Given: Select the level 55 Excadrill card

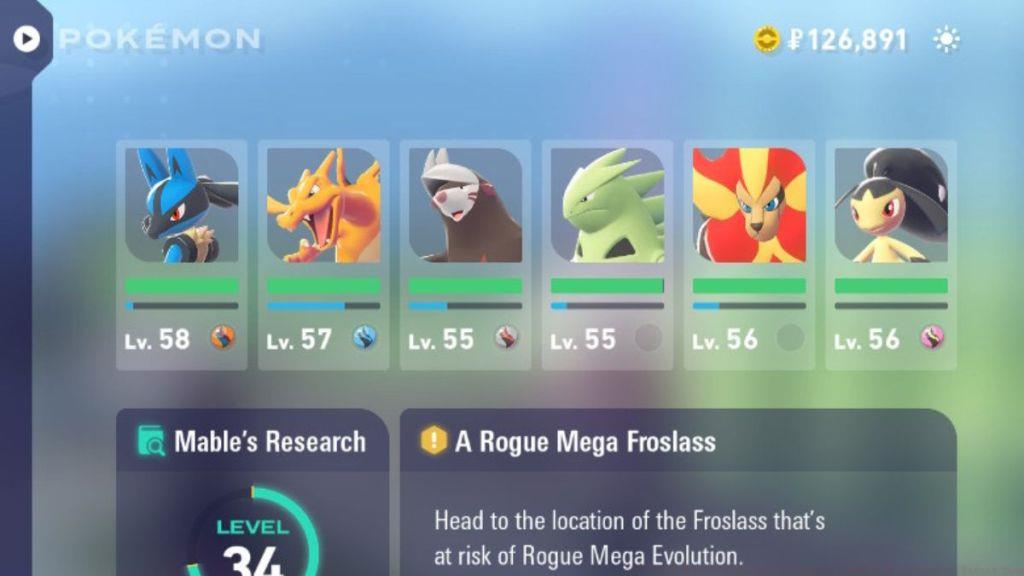Looking at the screenshot, I should coord(465,254).
